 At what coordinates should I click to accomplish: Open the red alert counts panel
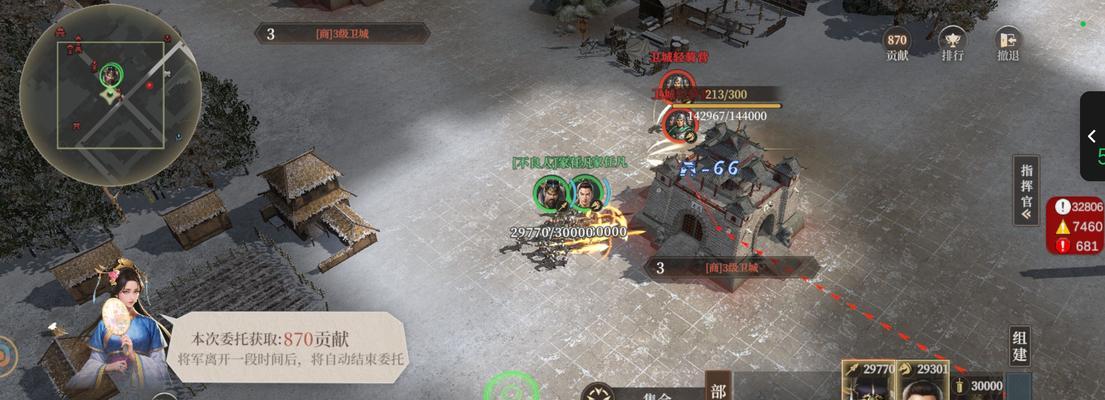(x=1076, y=226)
